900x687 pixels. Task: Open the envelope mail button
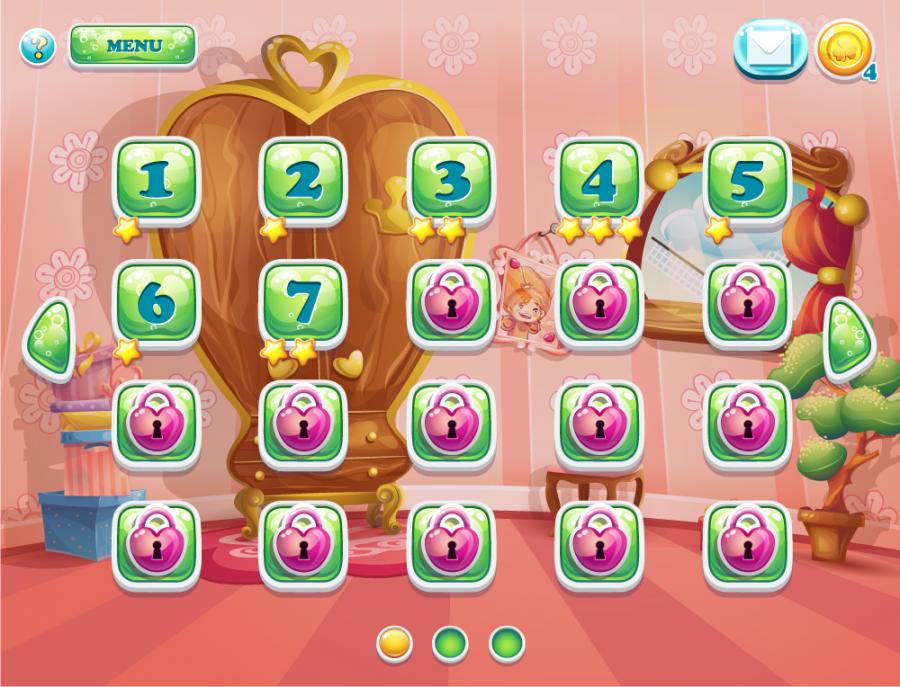click(770, 48)
